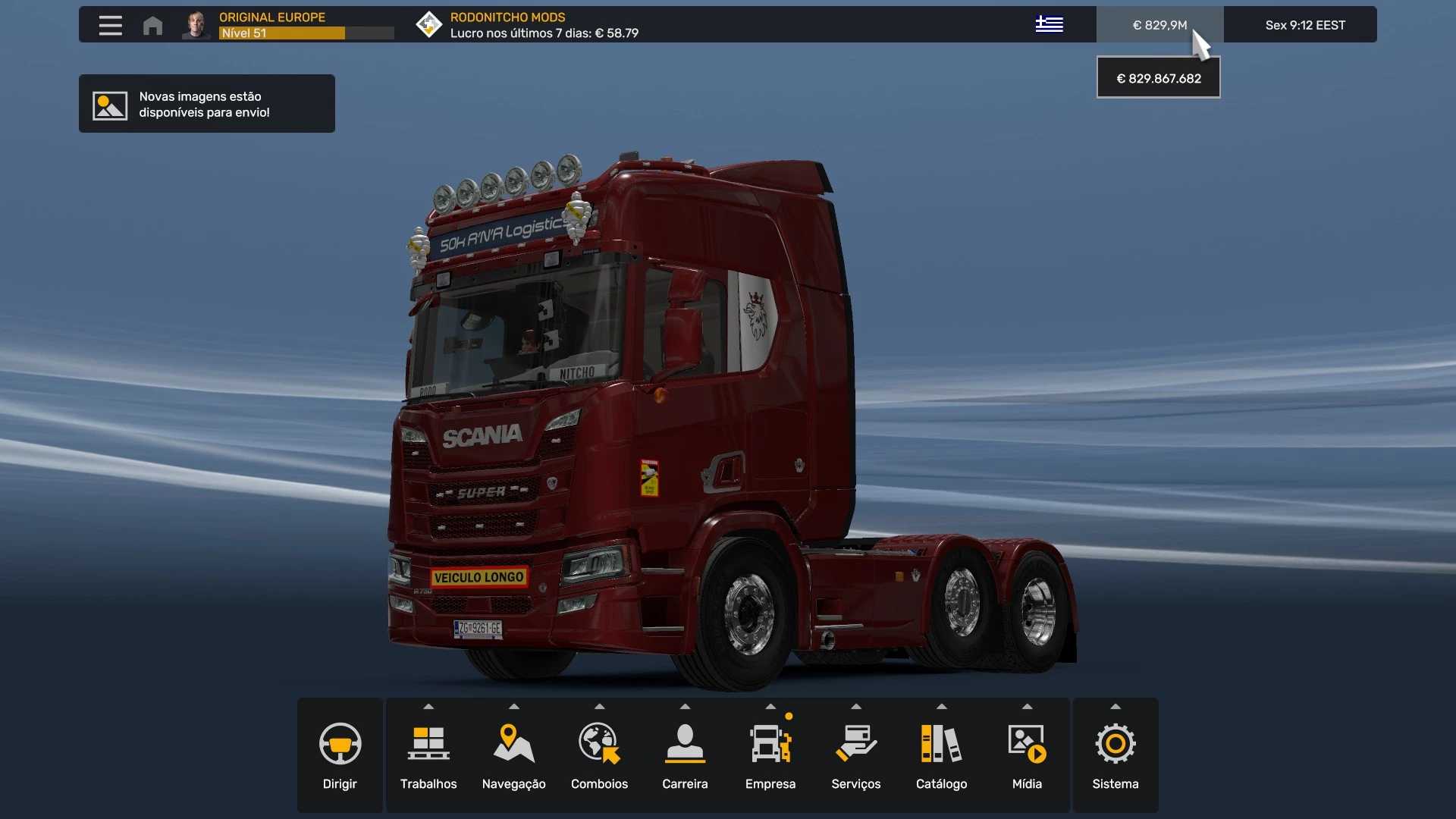Choose the Comboios convoy menu
Viewport: 1456px width, 819px height.
pos(599,755)
